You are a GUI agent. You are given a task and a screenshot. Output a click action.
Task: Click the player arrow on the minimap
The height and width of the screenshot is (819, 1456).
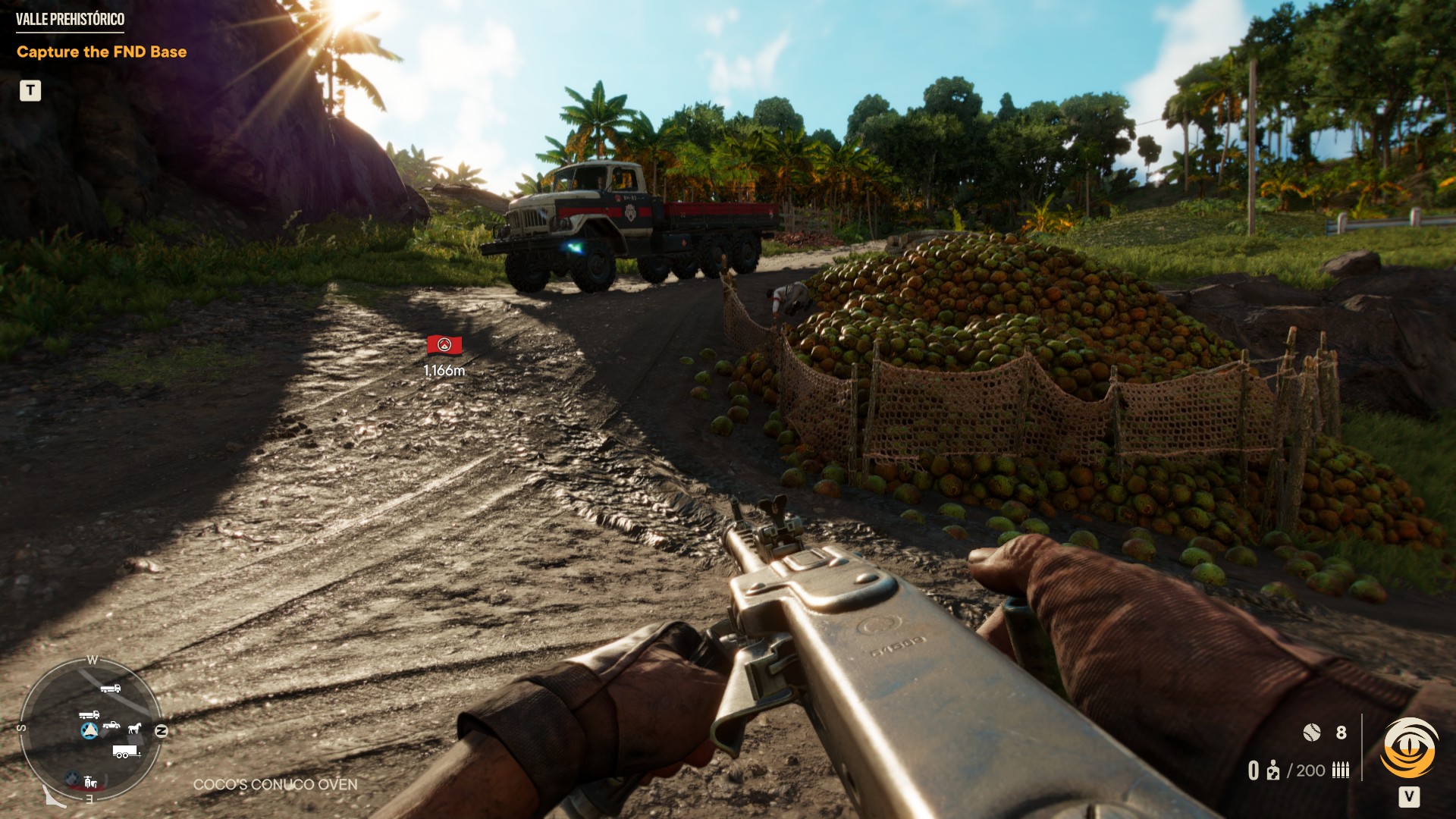click(89, 730)
